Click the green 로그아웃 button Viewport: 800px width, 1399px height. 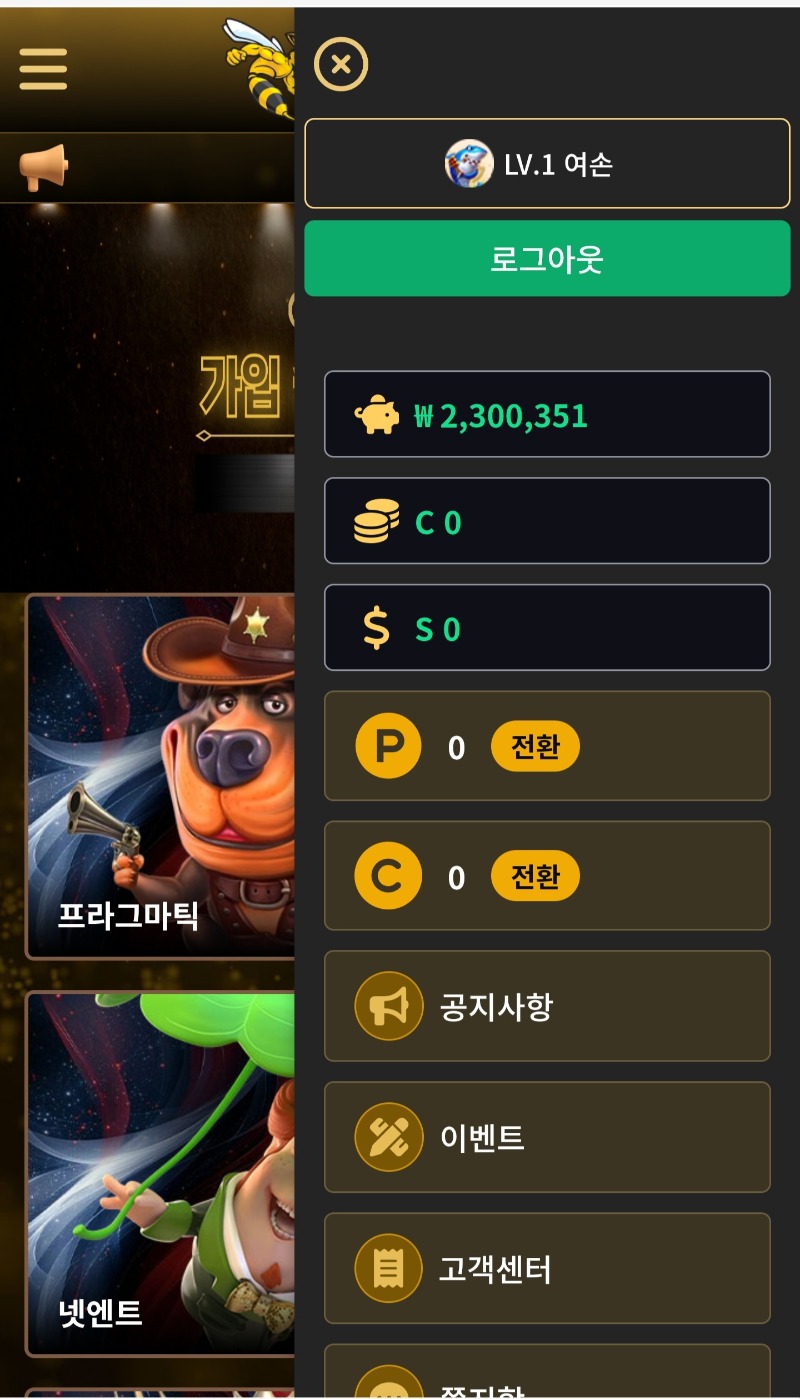coord(547,259)
